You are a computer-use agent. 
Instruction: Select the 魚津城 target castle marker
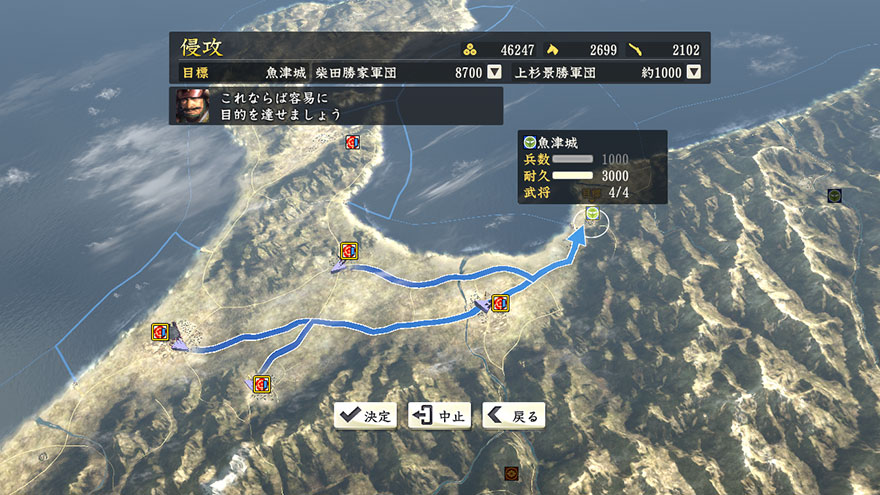(592, 214)
